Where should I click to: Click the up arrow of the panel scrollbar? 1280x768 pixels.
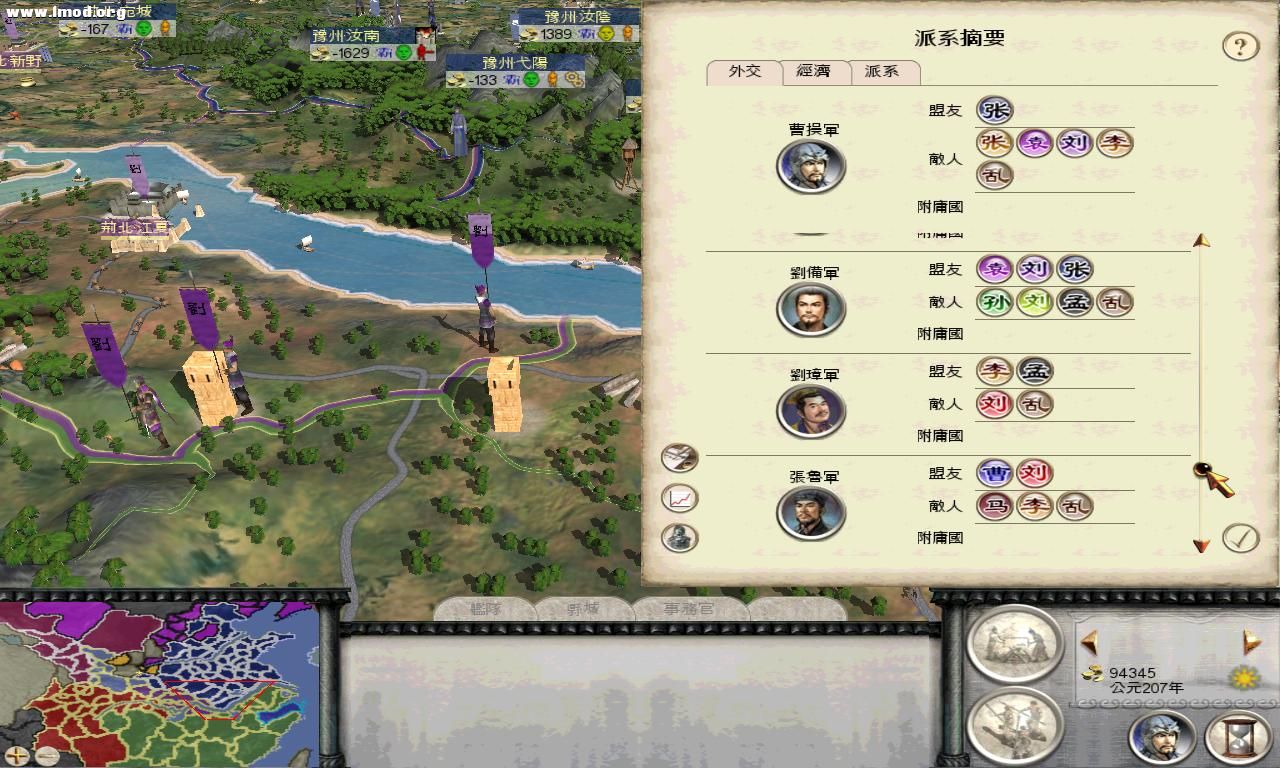coord(1199,238)
